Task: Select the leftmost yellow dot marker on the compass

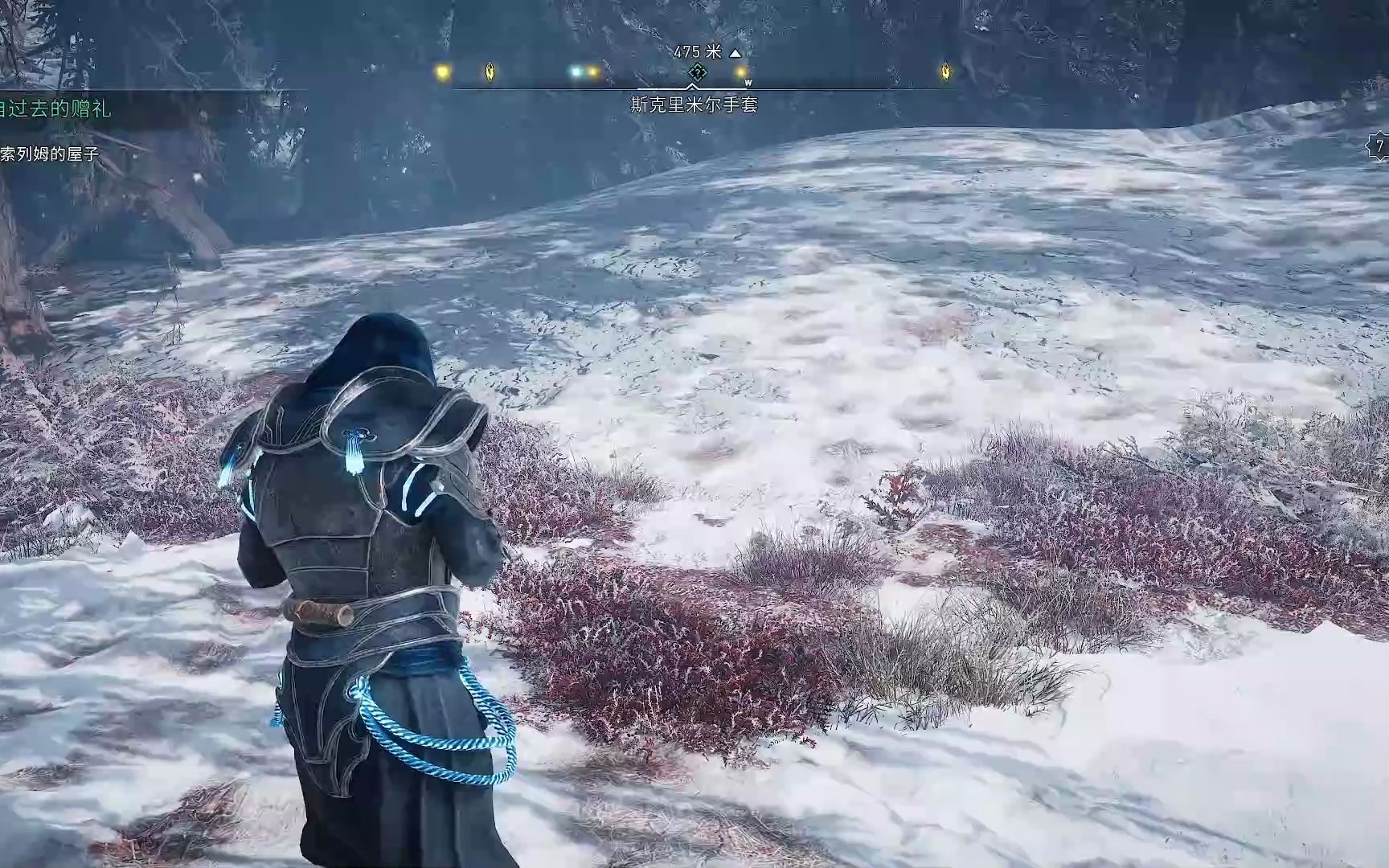Action: tap(443, 72)
